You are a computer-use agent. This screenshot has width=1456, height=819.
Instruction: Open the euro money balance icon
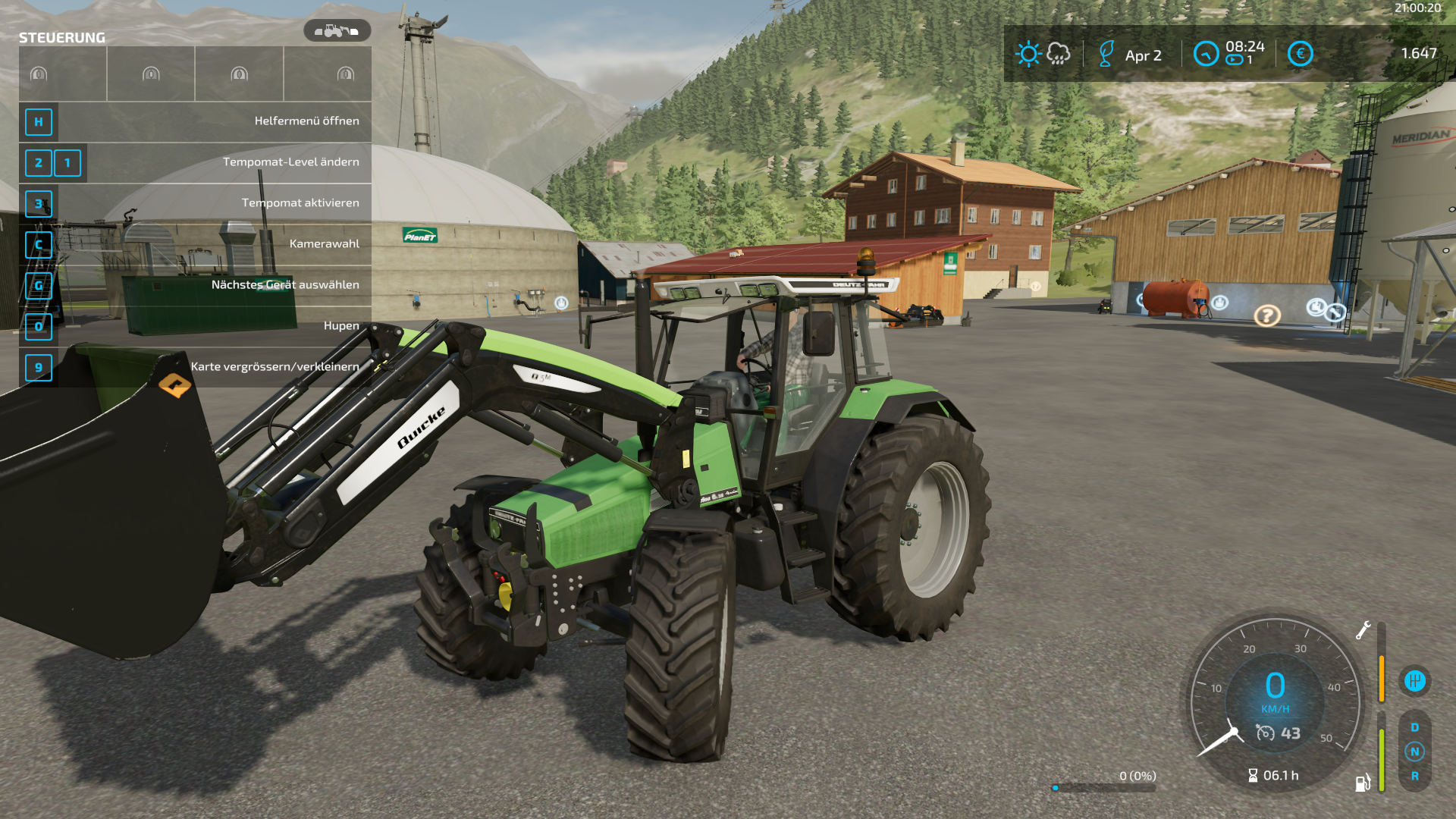(1300, 54)
